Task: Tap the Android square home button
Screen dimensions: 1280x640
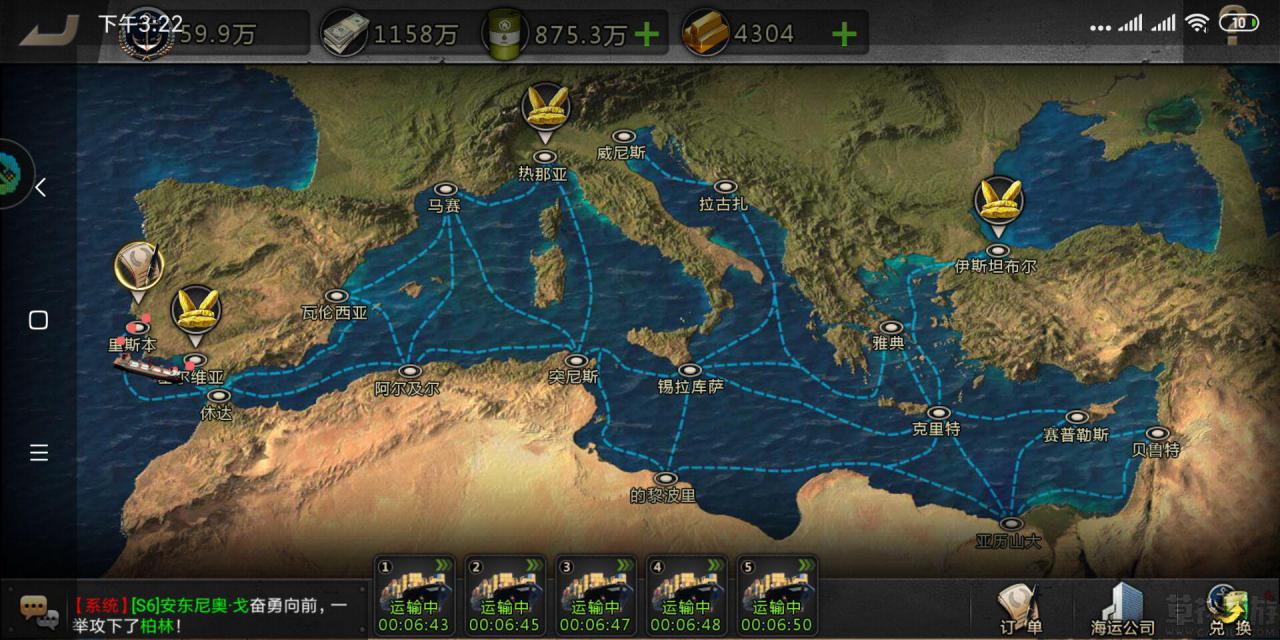Action: (38, 320)
